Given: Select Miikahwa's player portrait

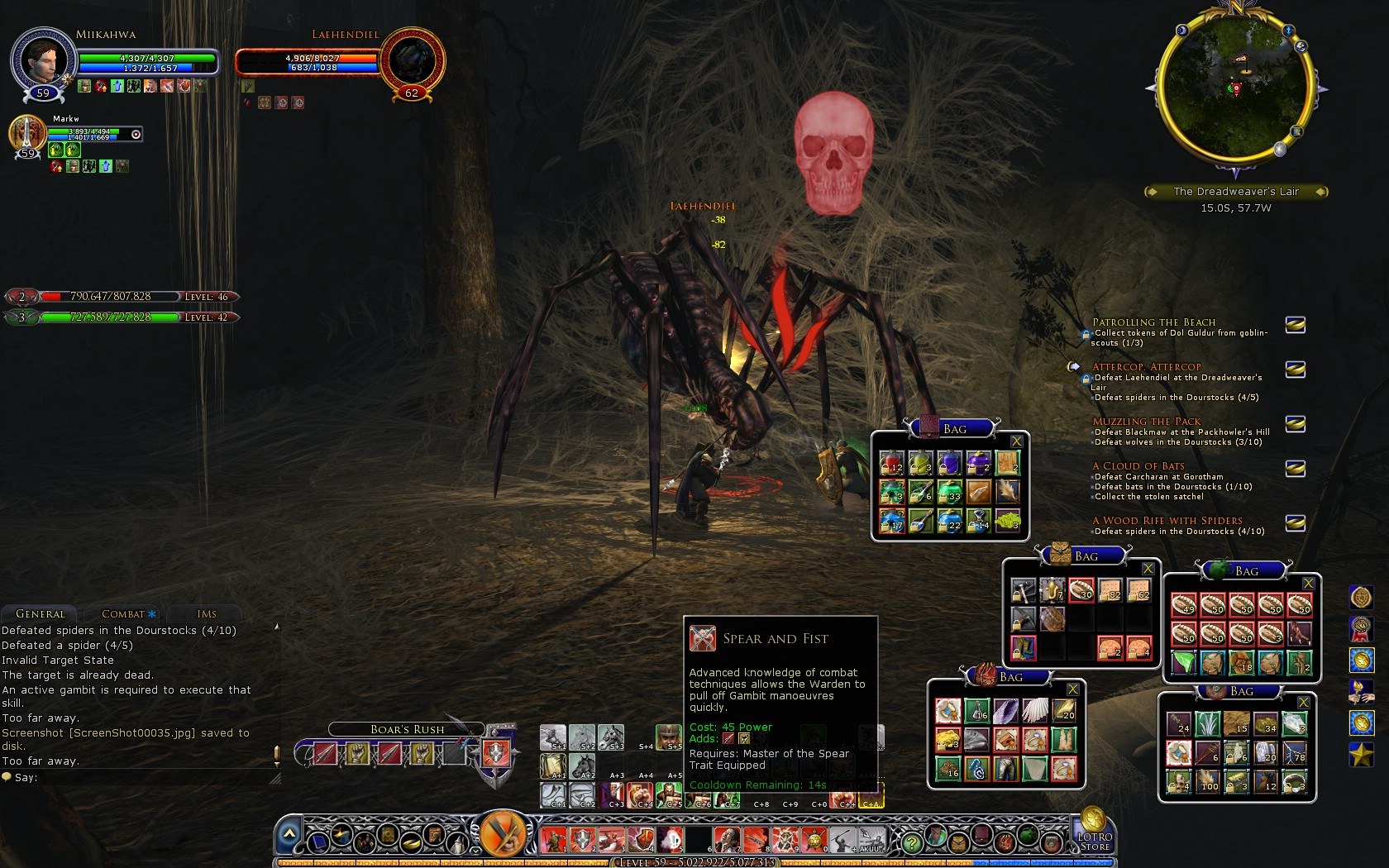Looking at the screenshot, I should click(43, 60).
